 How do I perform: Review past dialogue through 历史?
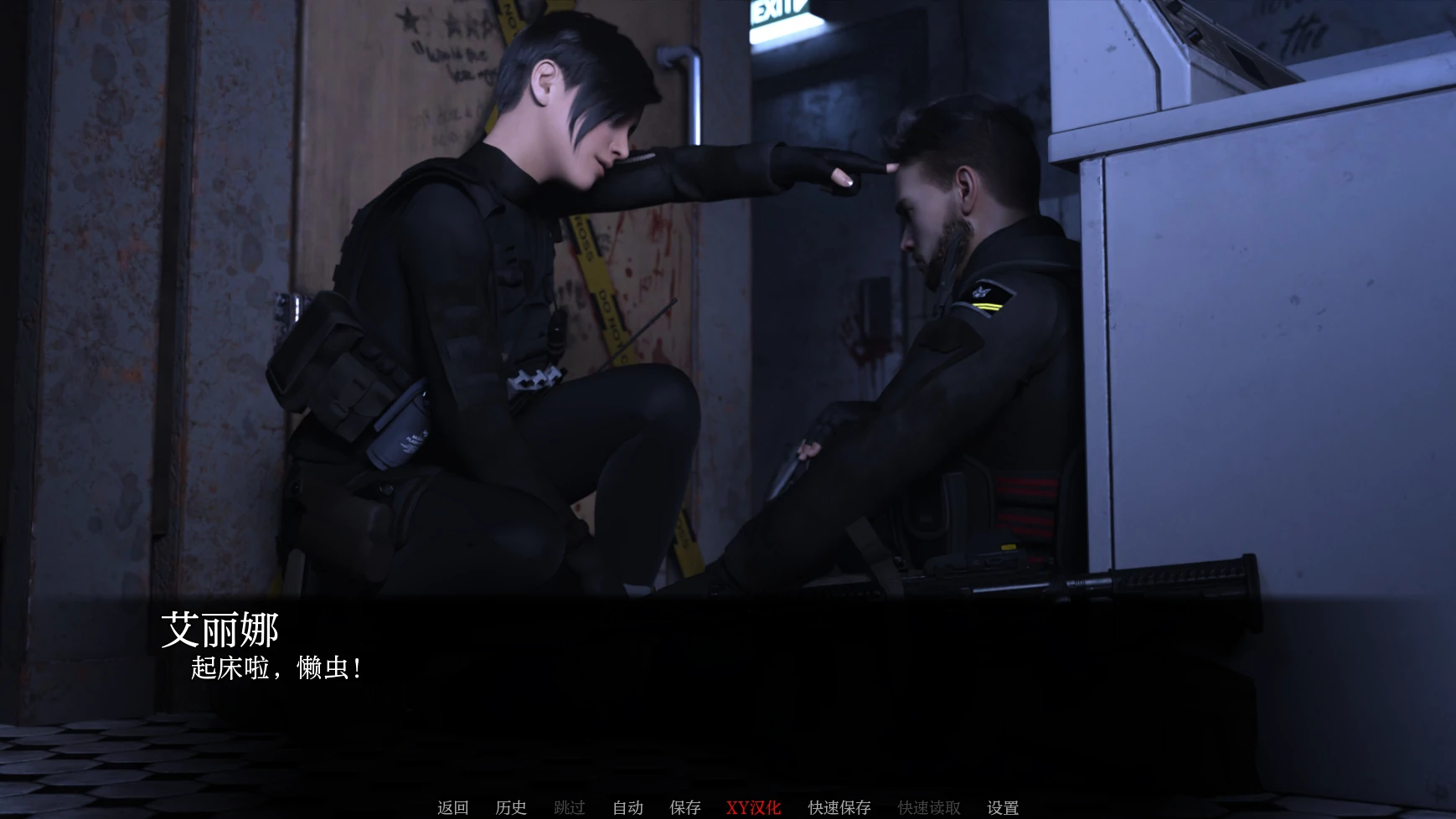(x=512, y=807)
